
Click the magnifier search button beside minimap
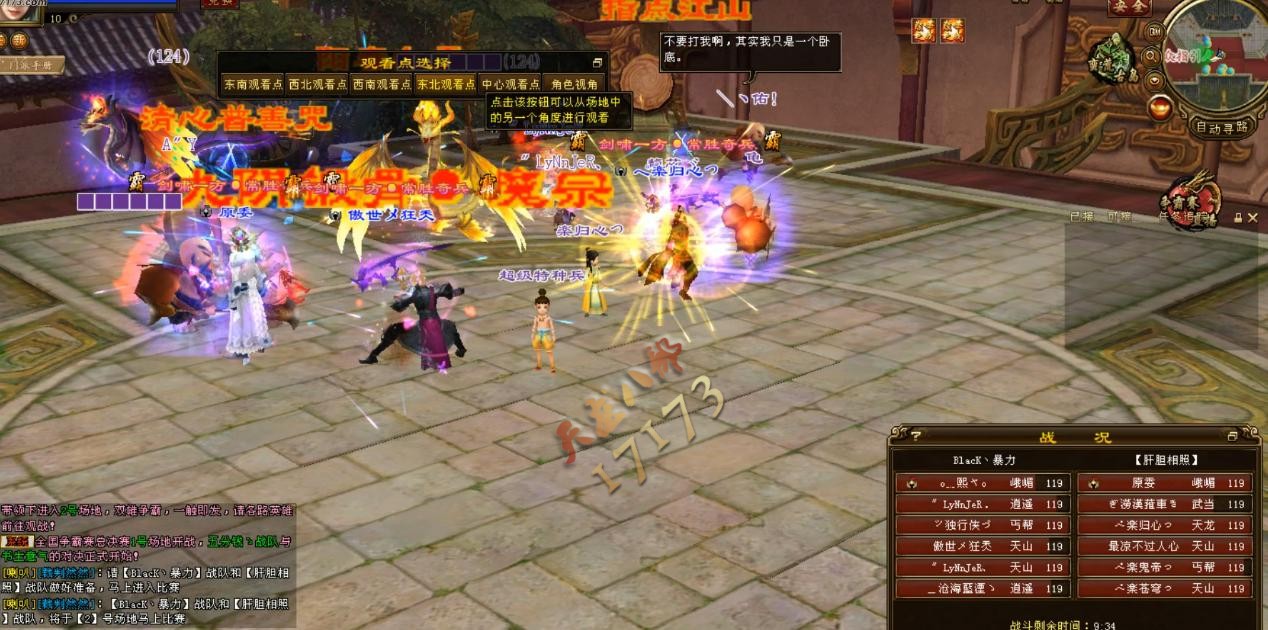coord(1154,58)
